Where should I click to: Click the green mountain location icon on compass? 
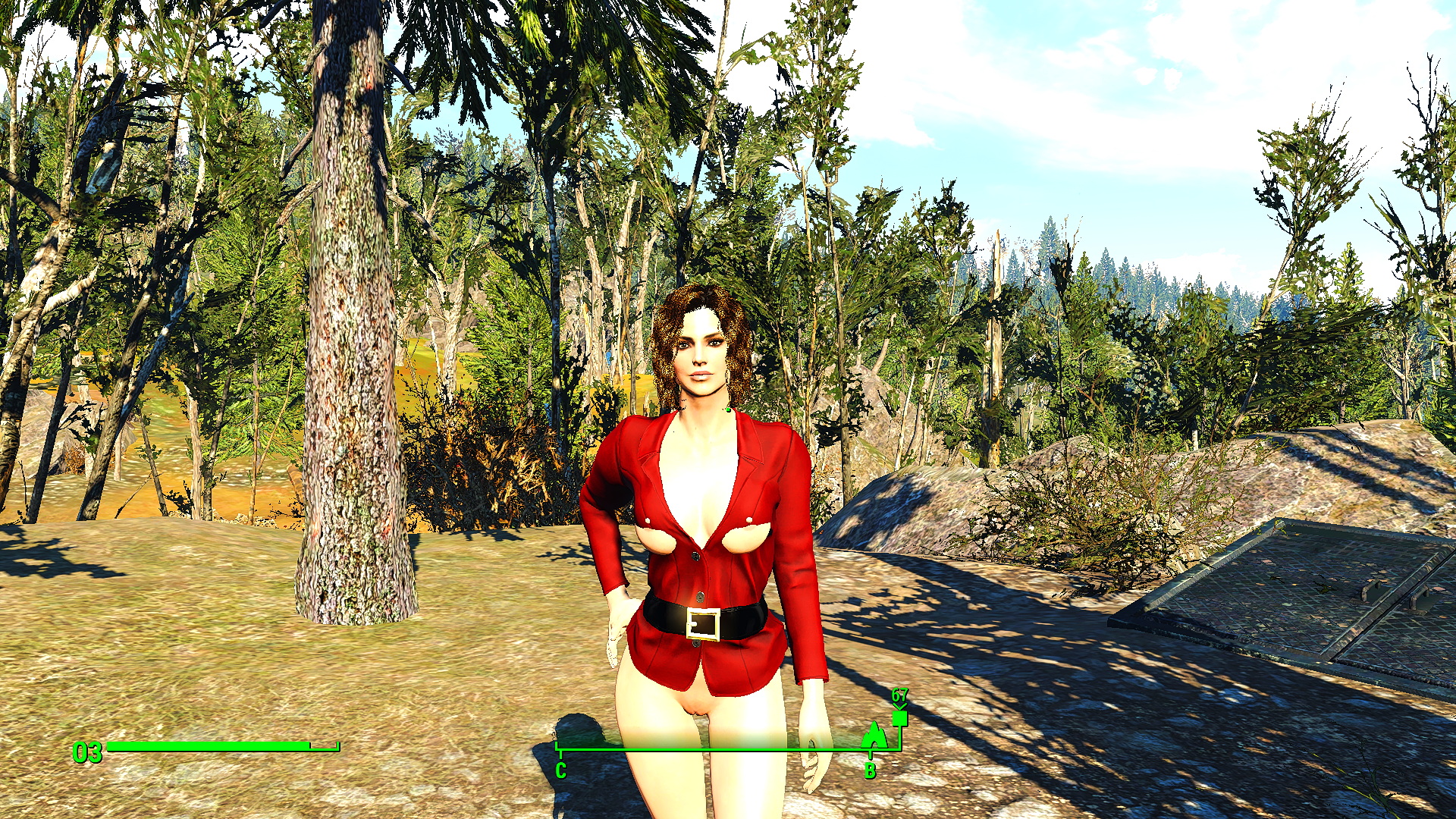(874, 736)
